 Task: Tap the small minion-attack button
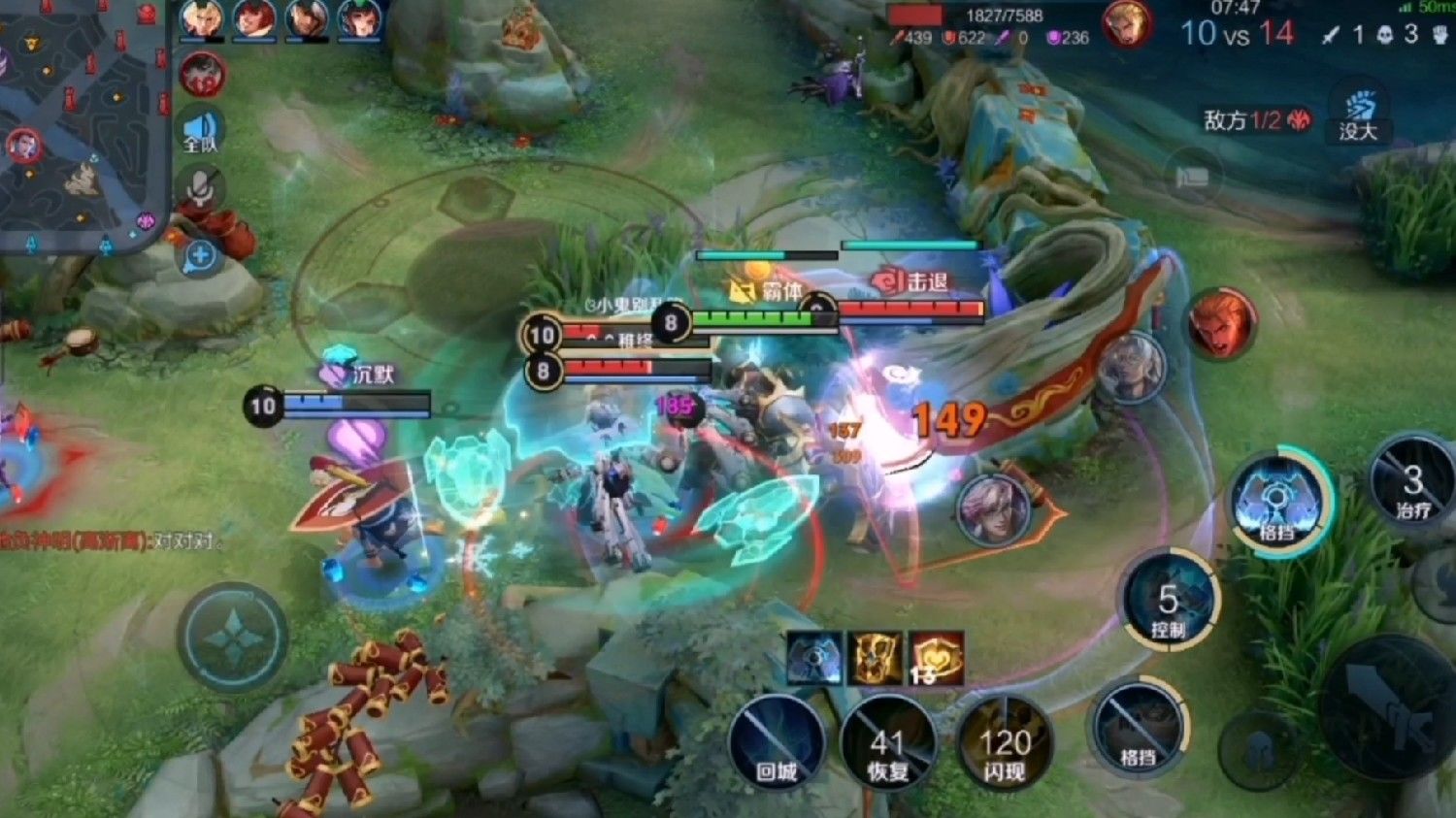coord(1259,749)
